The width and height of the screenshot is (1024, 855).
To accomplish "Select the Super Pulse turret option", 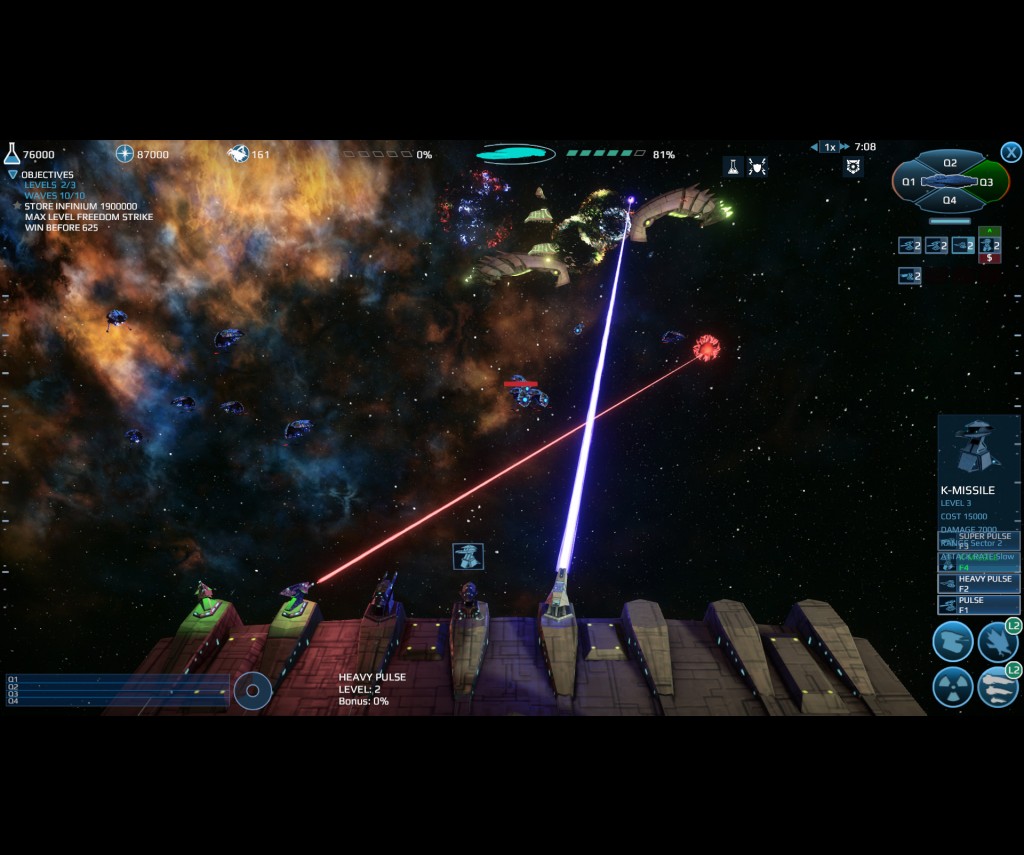I will 979,540.
